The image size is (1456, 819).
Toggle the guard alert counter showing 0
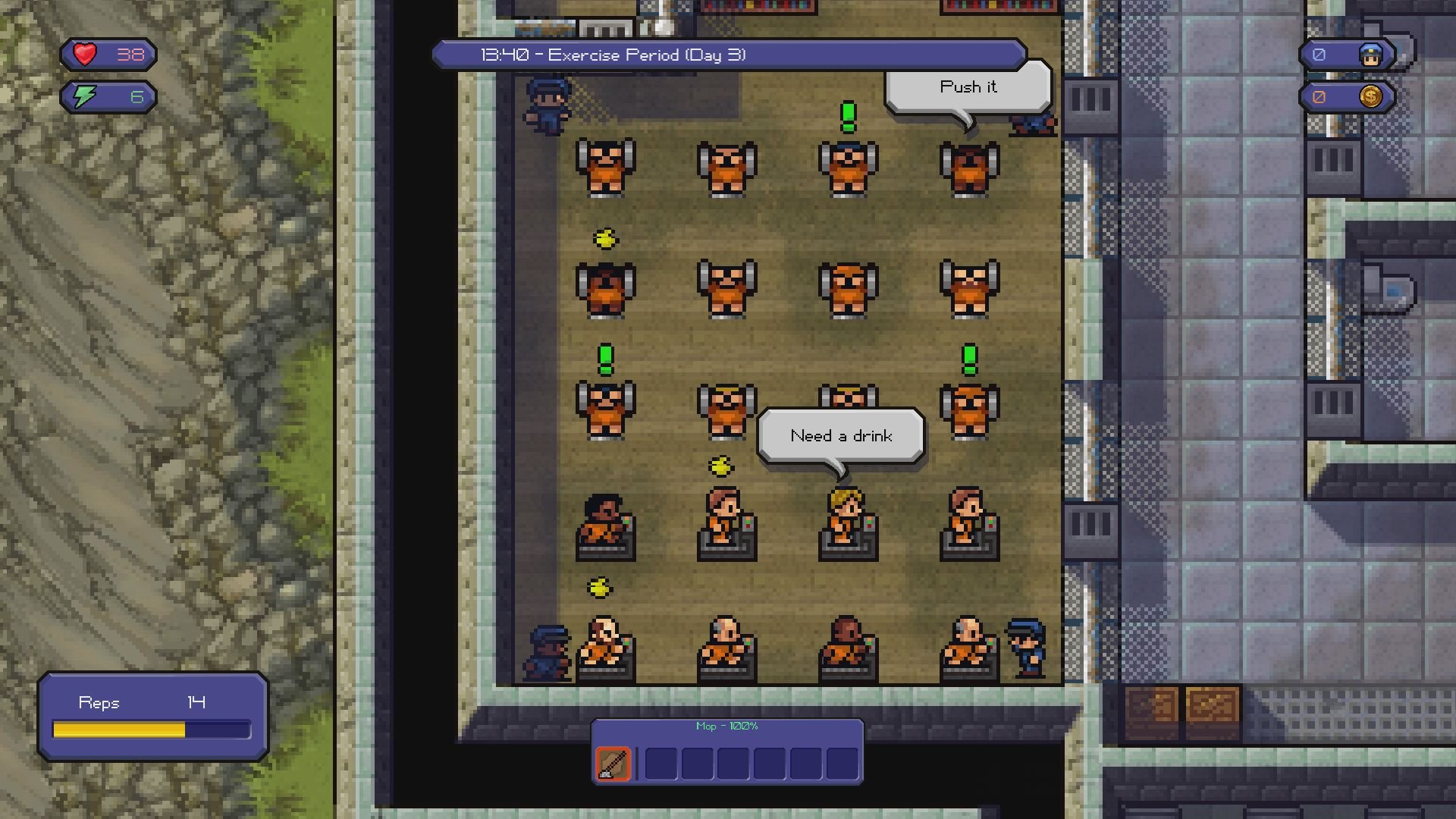pyautogui.click(x=1318, y=54)
